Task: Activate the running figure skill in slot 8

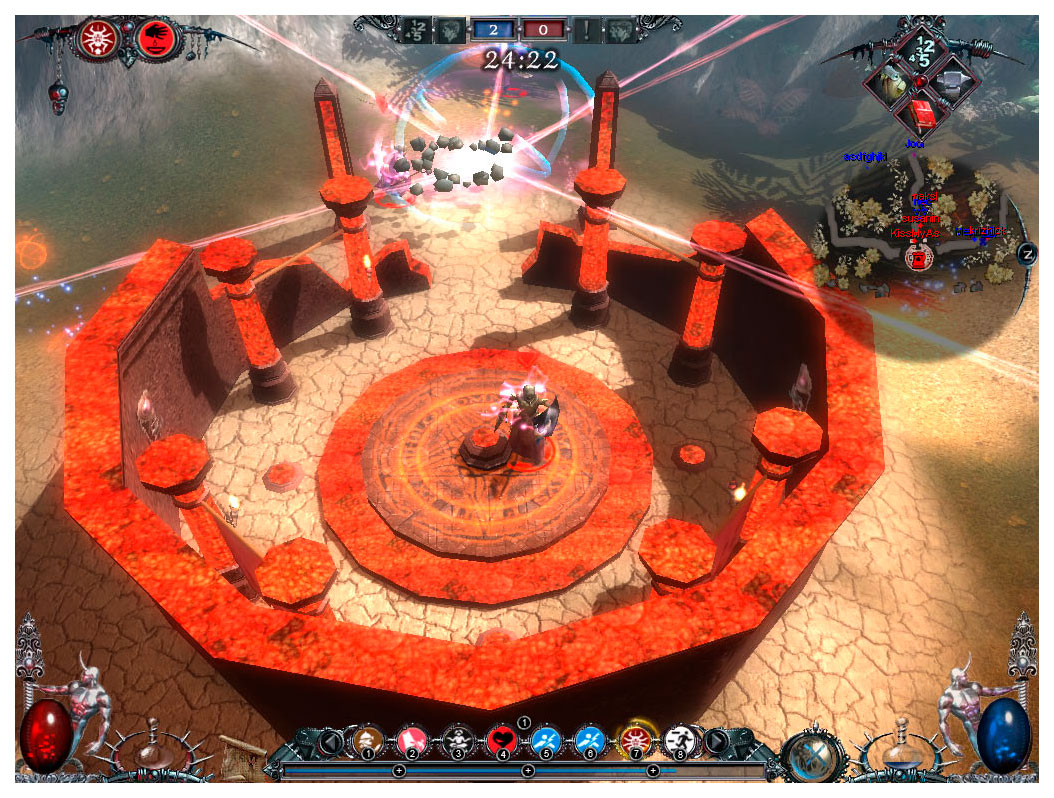Action: tap(679, 741)
